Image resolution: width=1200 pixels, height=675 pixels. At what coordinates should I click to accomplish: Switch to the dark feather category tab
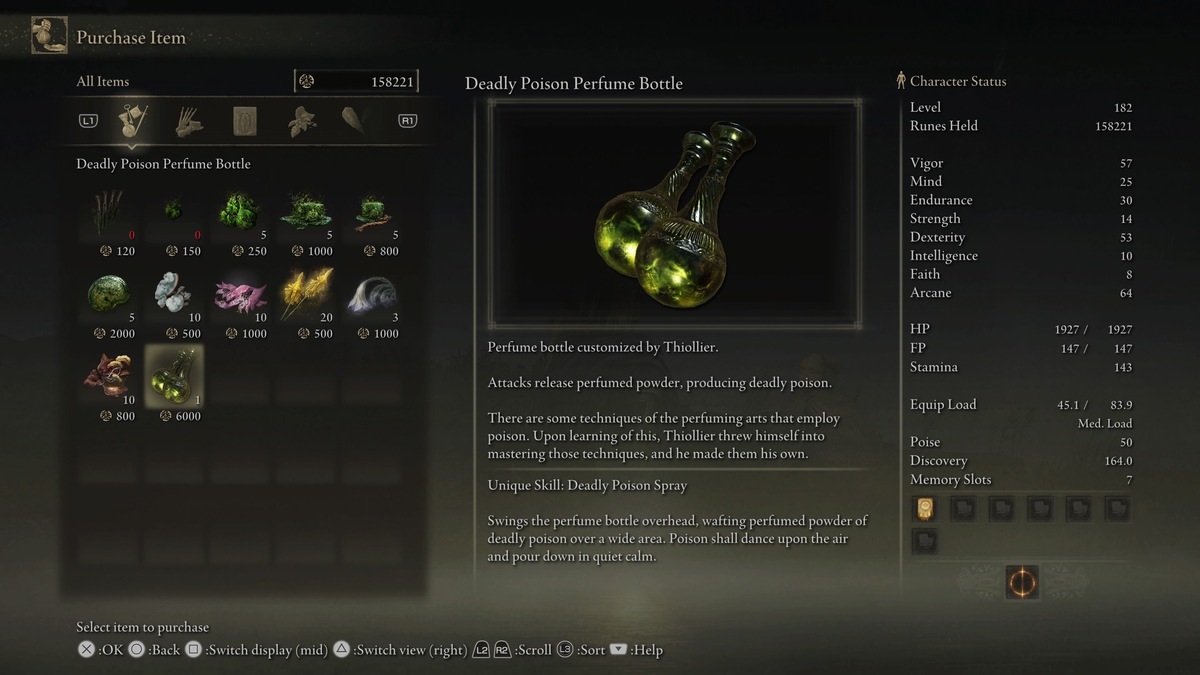354,121
